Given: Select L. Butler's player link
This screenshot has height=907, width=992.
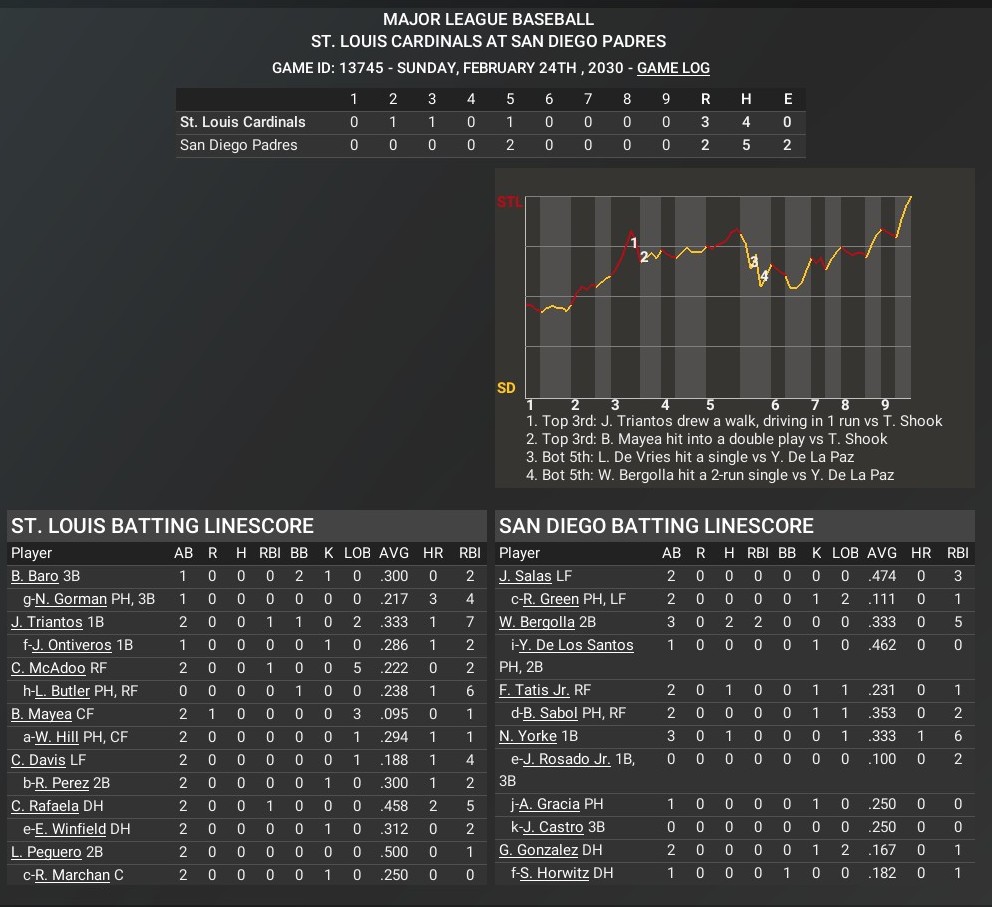Looking at the screenshot, I should pyautogui.click(x=62, y=691).
